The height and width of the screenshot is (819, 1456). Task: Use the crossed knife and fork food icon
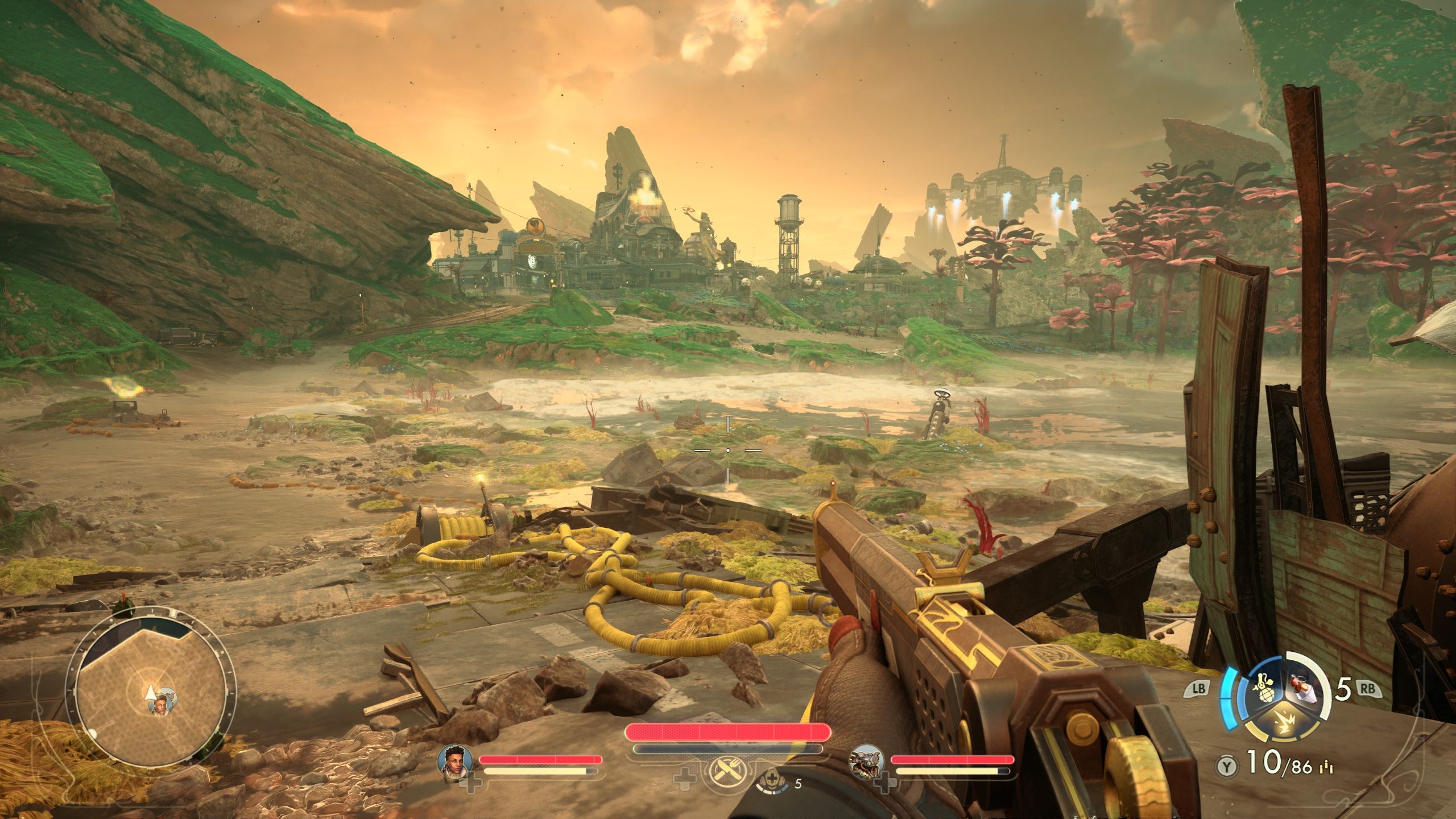(x=727, y=773)
